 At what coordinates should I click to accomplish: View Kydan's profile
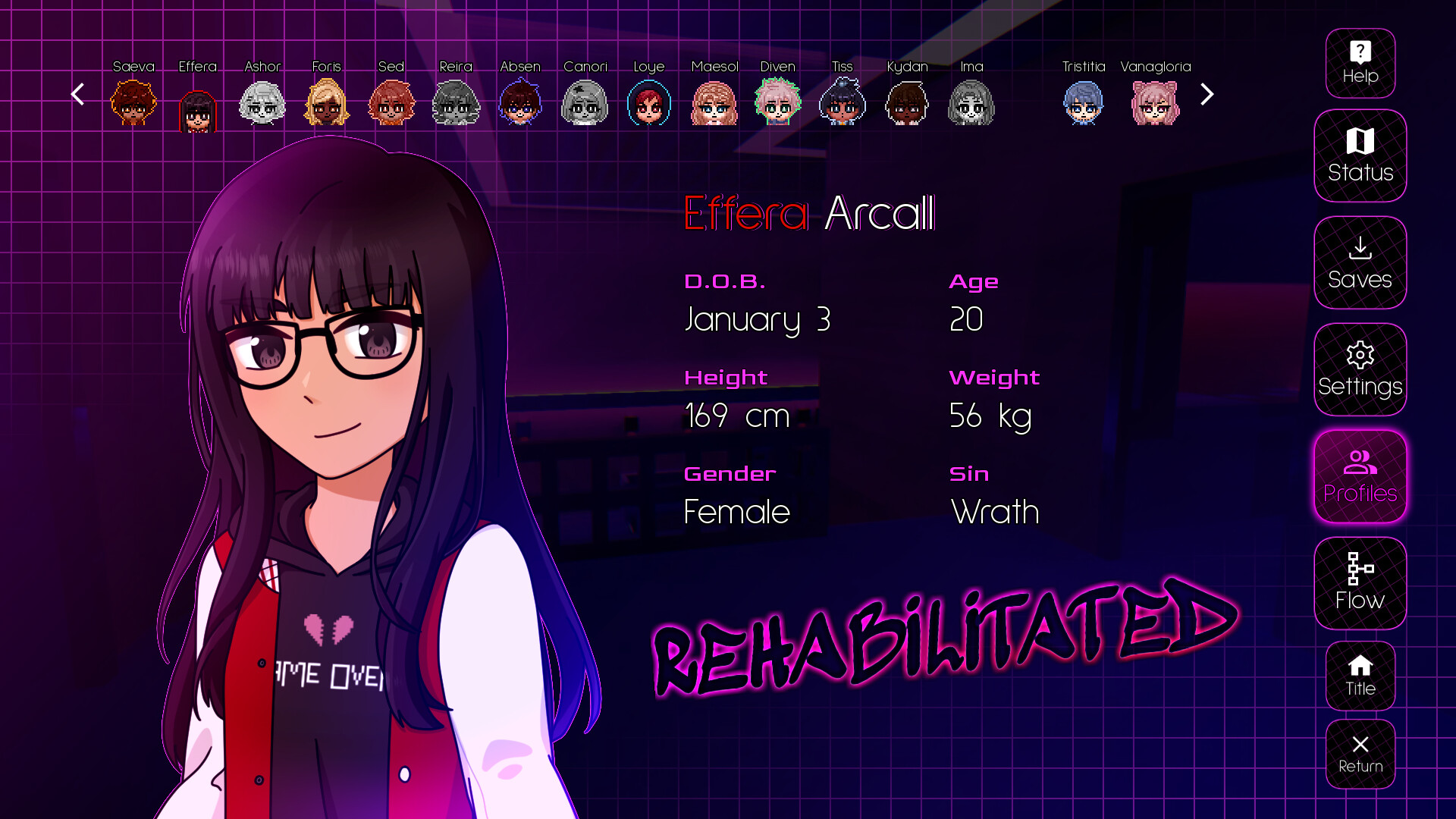[x=907, y=103]
